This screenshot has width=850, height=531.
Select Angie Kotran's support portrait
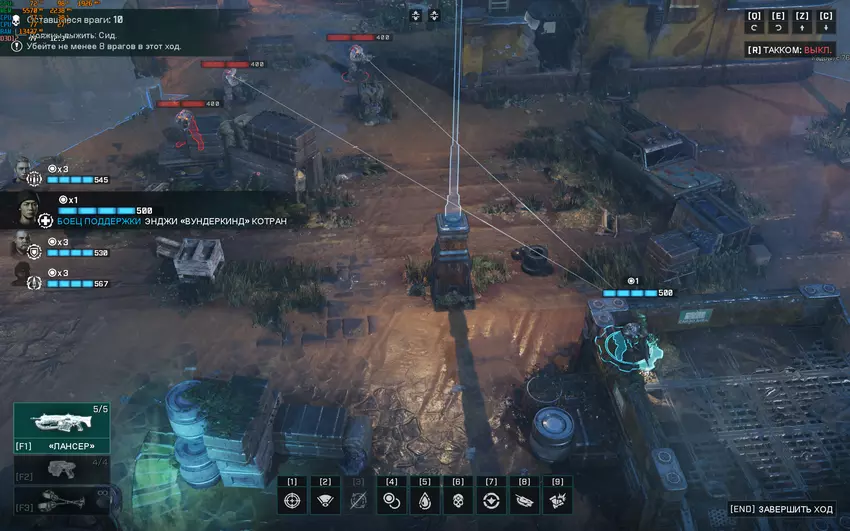click(28, 210)
